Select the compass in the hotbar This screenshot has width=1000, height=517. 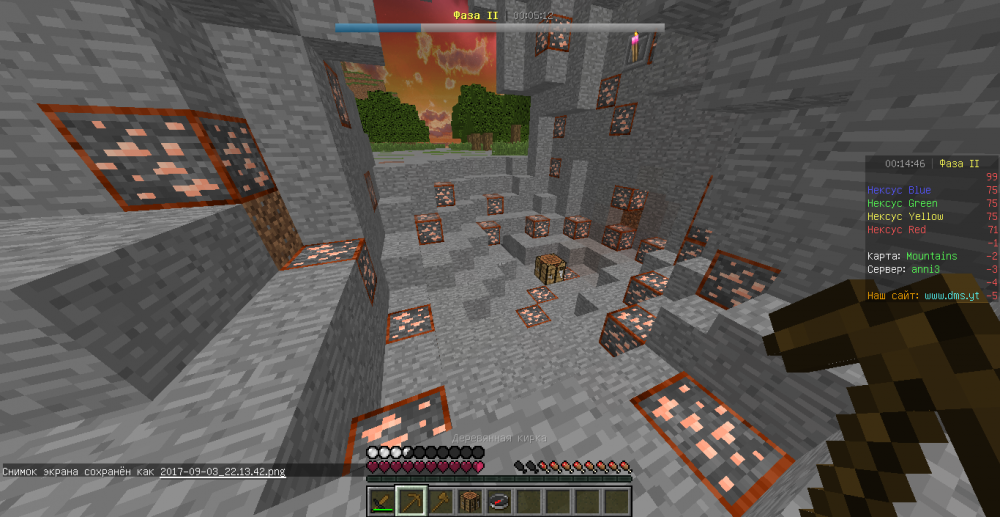pos(499,500)
